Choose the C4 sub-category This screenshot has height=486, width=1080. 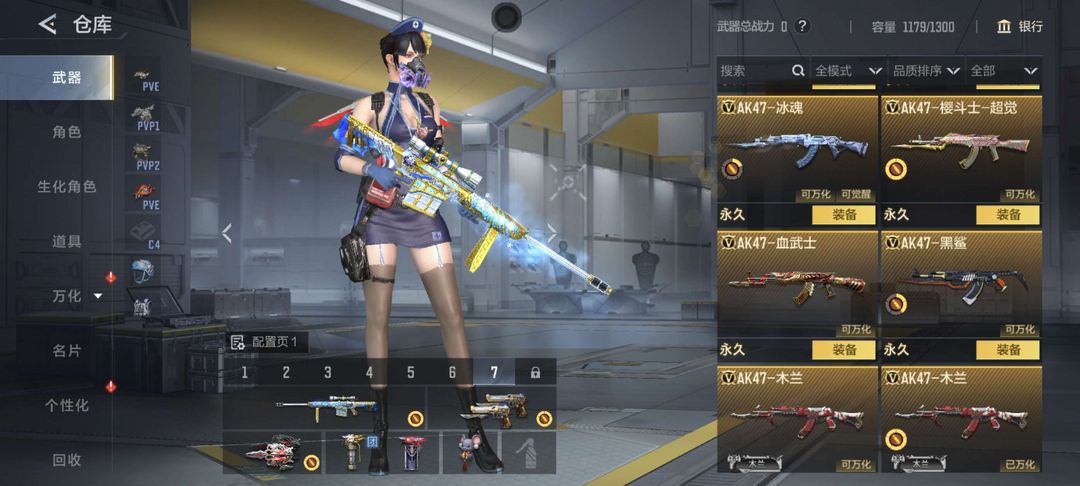click(148, 235)
